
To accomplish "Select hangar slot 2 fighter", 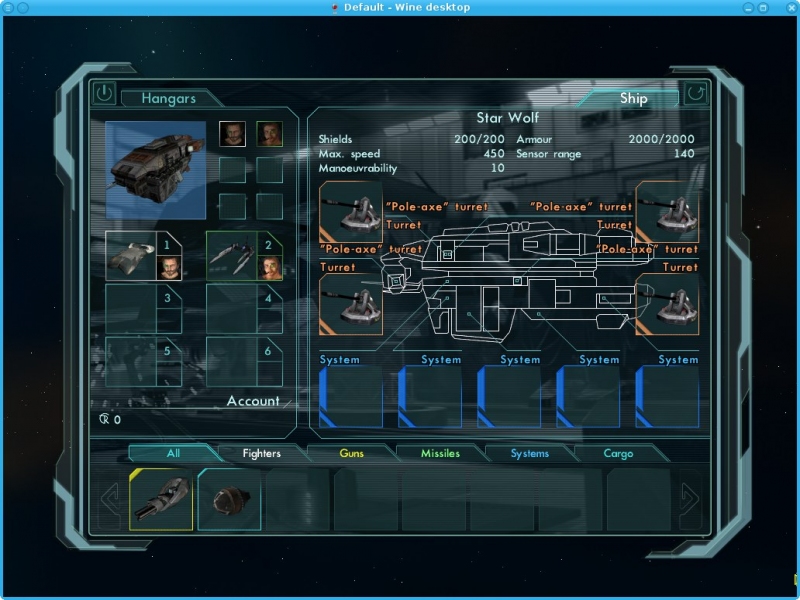I will (244, 256).
